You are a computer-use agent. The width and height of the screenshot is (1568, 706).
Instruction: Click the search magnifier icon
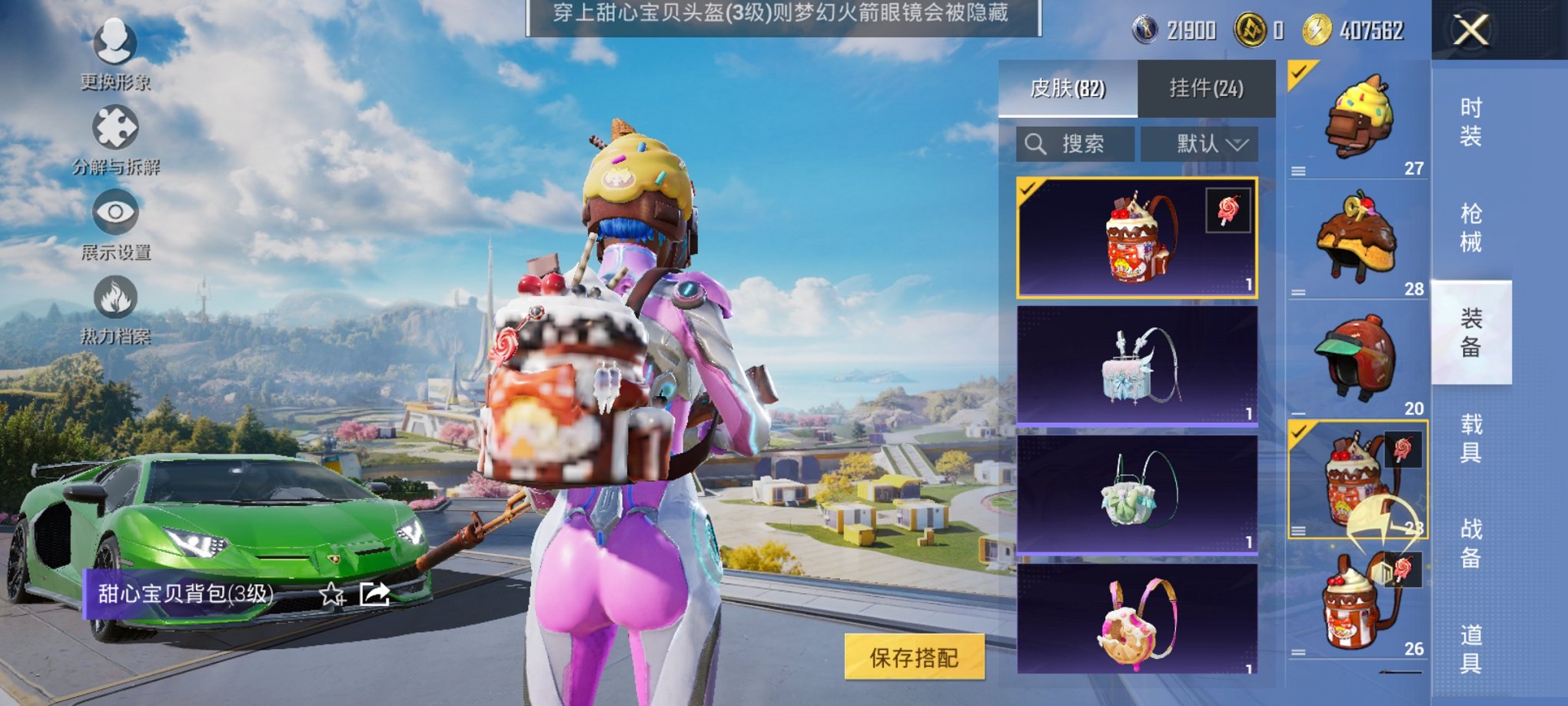(x=1036, y=142)
